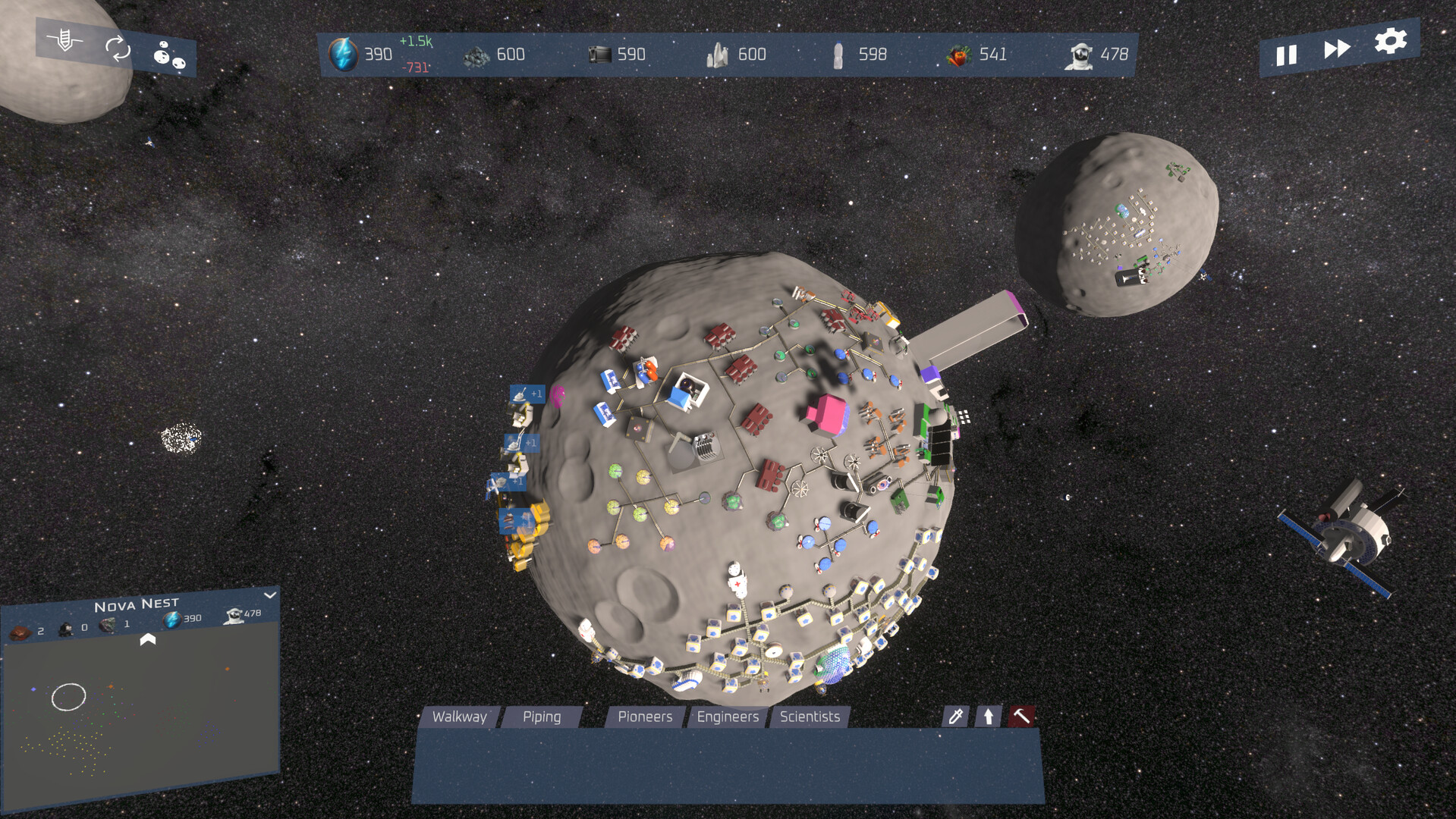Open the Scientists category
Screen dimensions: 1456x819
[810, 716]
